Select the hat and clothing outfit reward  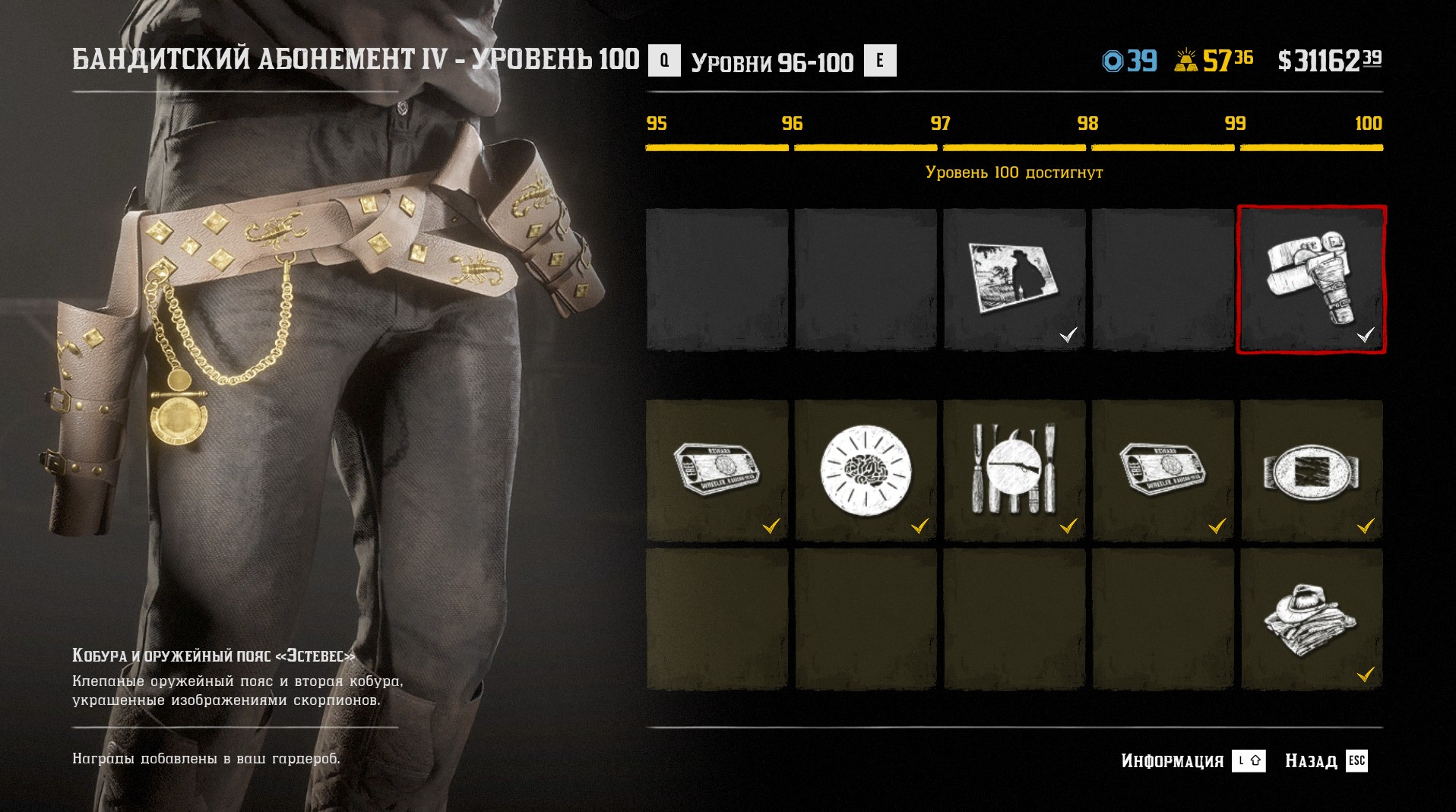(1312, 619)
